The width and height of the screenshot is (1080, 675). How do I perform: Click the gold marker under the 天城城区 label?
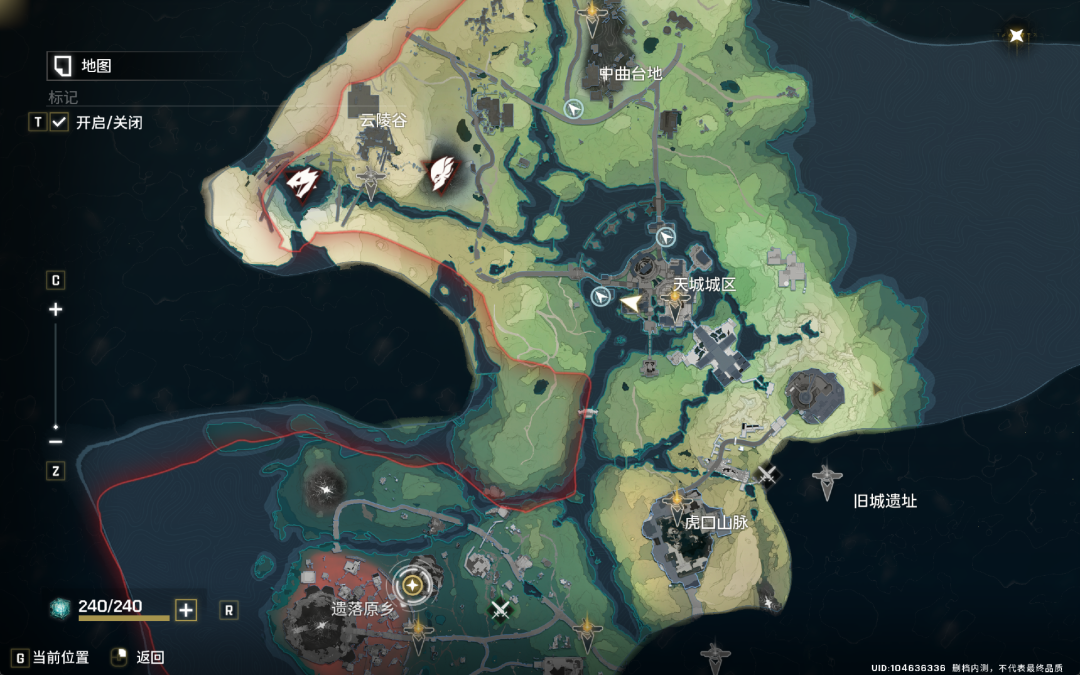(x=675, y=300)
